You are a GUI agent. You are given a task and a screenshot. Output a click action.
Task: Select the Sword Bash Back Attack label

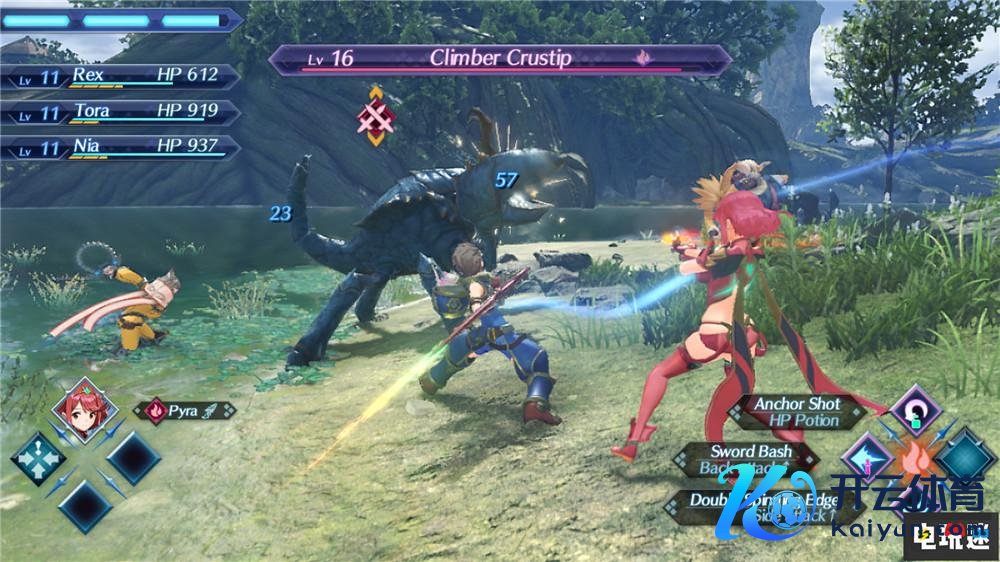(x=748, y=460)
